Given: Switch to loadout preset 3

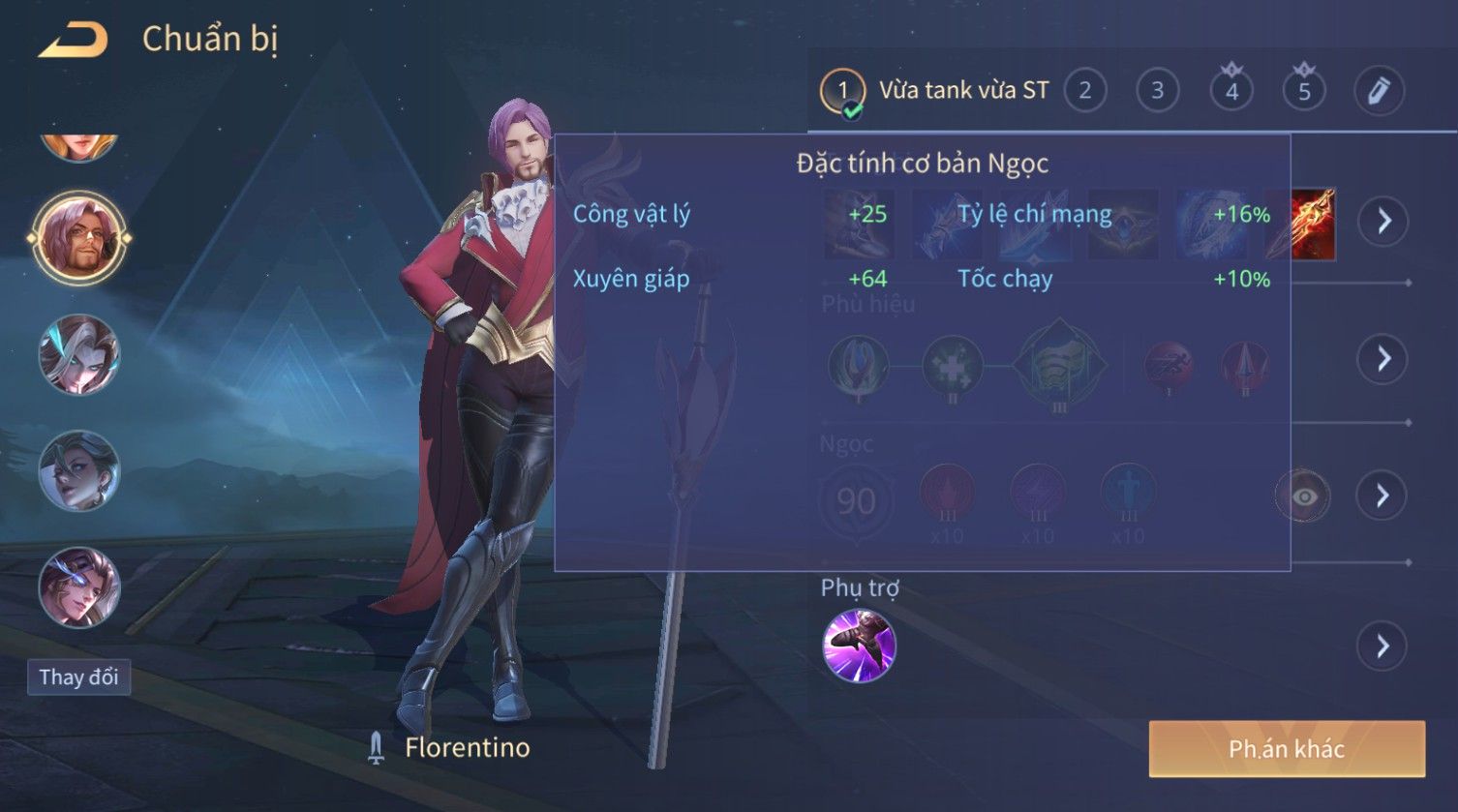Looking at the screenshot, I should coord(1157,91).
